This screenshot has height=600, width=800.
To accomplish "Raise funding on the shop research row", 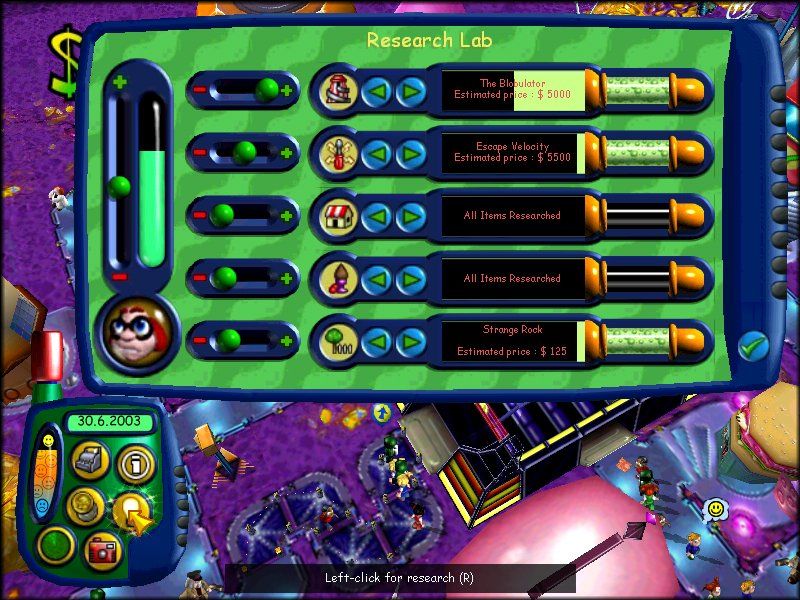I will pyautogui.click(x=288, y=215).
